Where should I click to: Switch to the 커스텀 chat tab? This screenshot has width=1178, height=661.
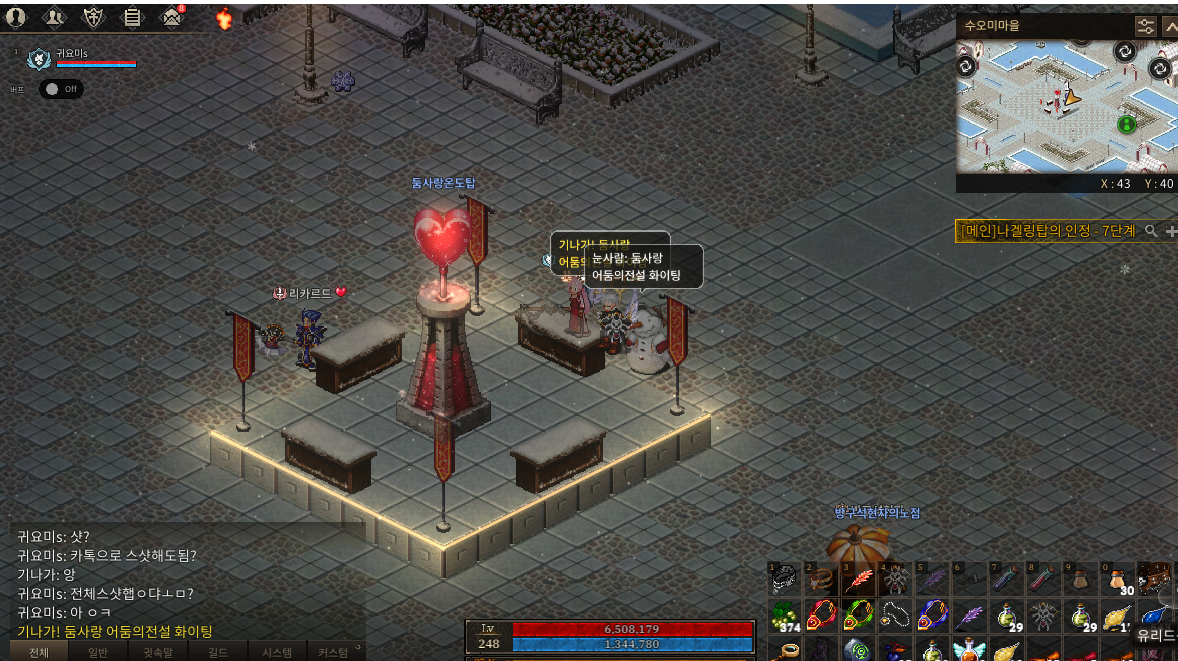[333, 652]
